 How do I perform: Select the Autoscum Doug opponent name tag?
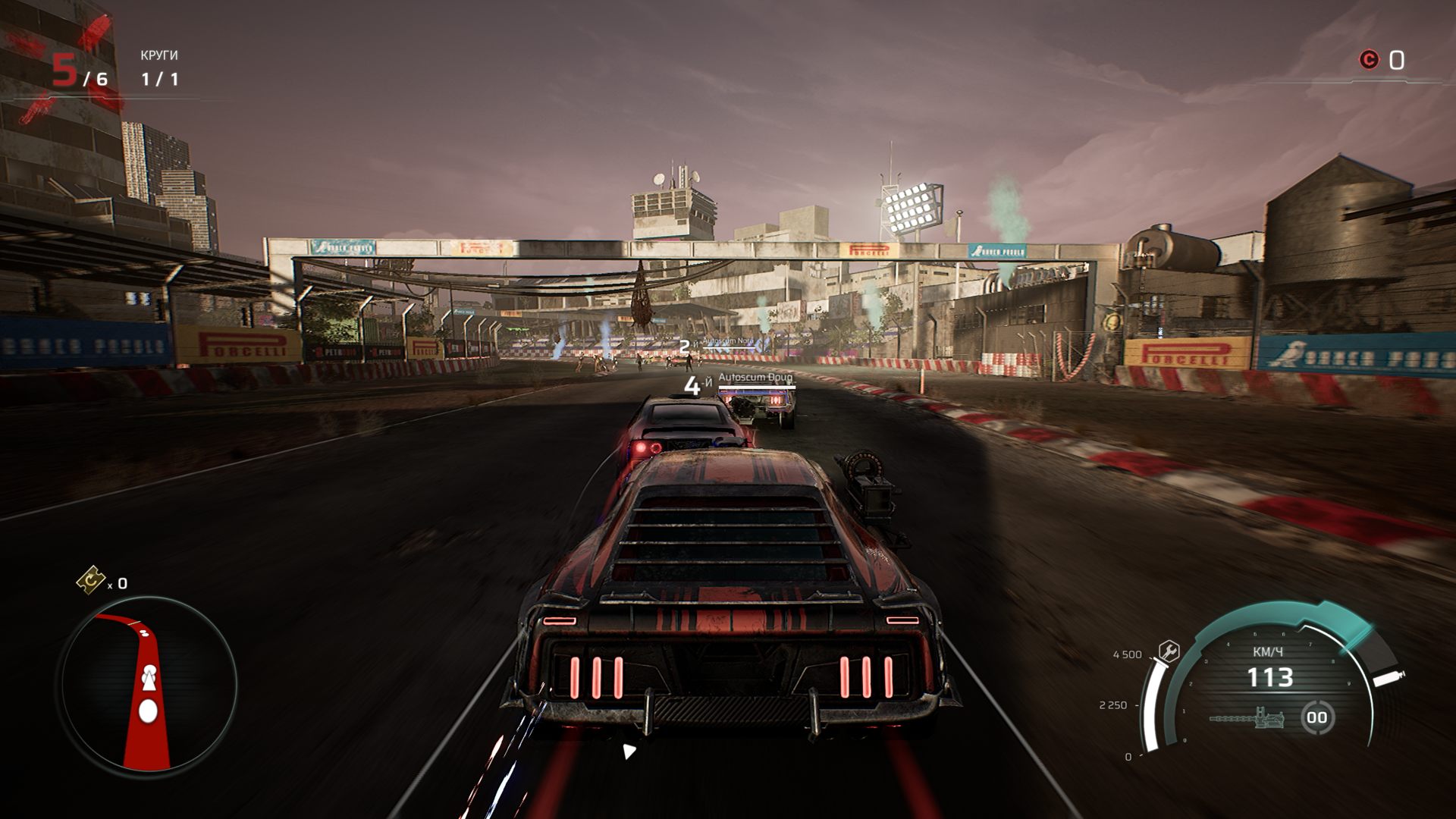tap(755, 378)
